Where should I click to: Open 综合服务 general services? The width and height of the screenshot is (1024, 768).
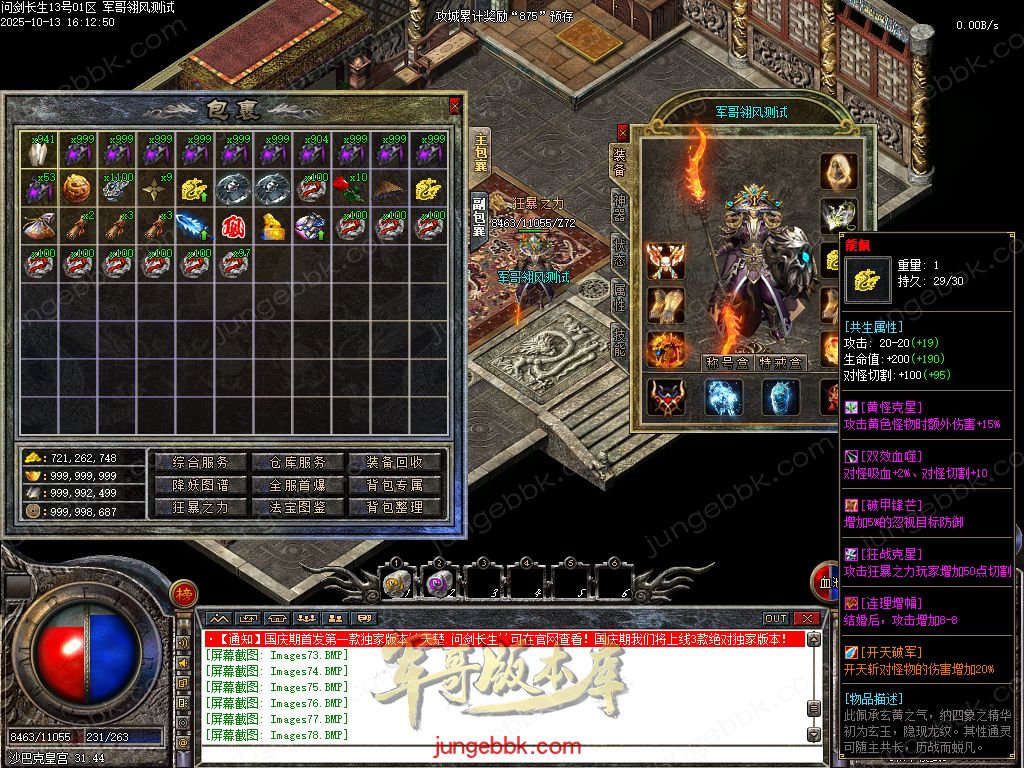tap(201, 462)
